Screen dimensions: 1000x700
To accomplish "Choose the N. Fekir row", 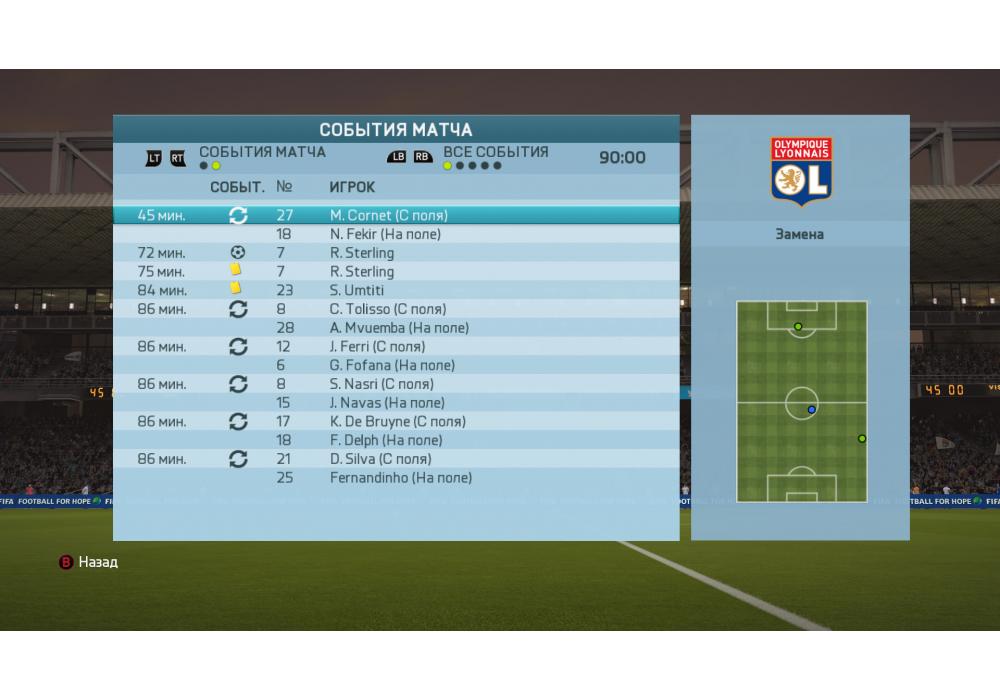I will [x=395, y=234].
